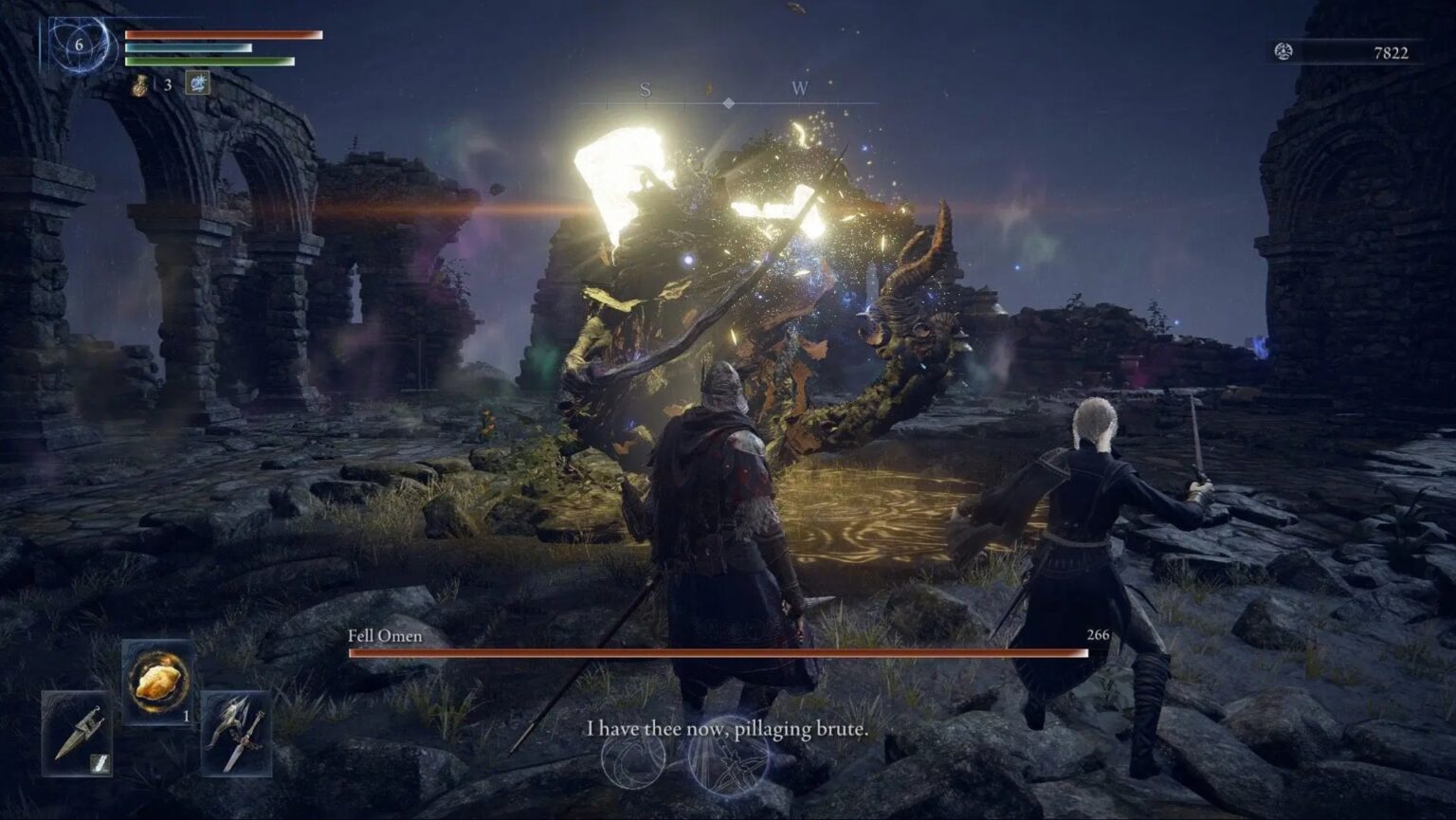Open the quick item count indicator showing 1
The height and width of the screenshot is (820, 1456).
(186, 716)
